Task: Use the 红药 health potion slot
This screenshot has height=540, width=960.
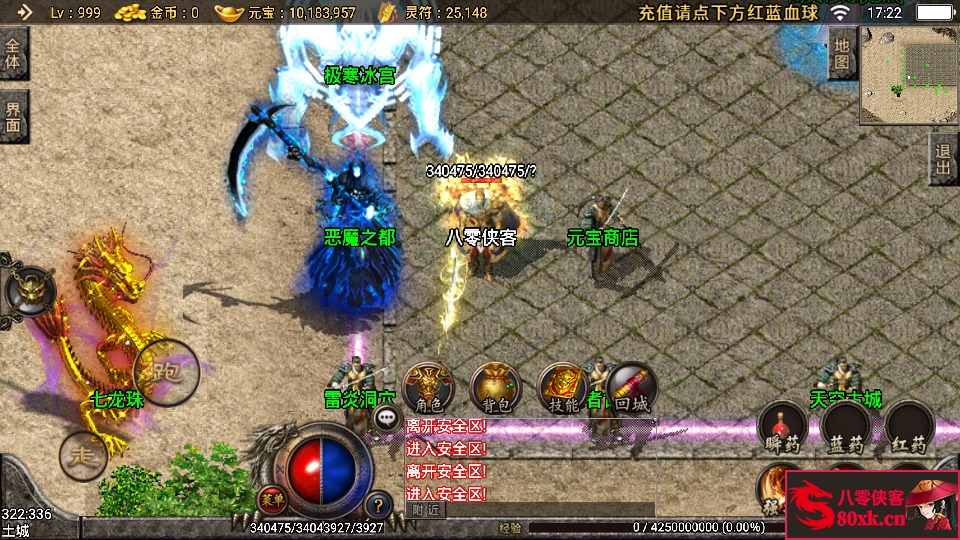Action: [909, 427]
